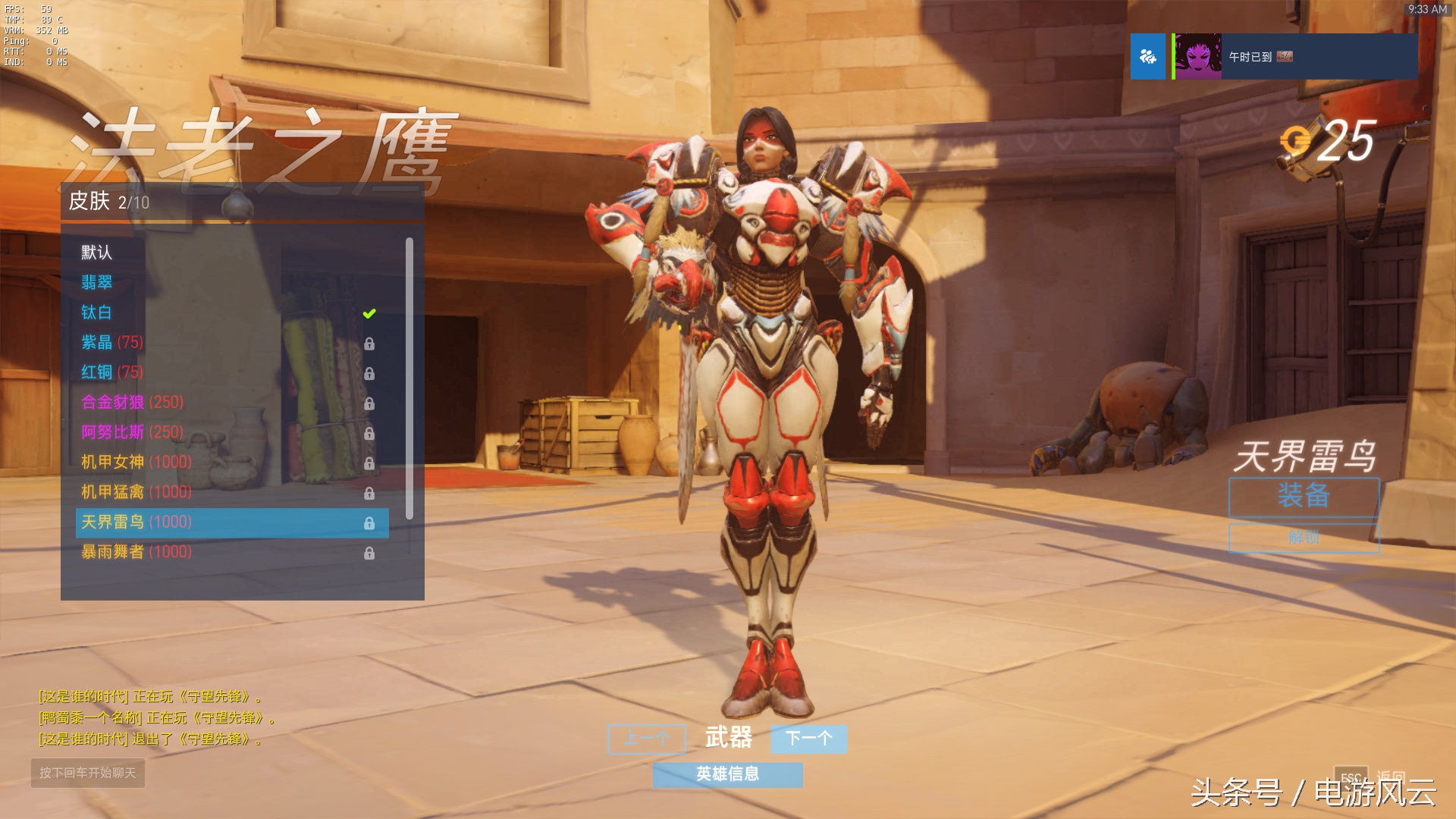This screenshot has width=1456, height=819.
Task: Click the blue social group icon
Action: coord(1147,57)
